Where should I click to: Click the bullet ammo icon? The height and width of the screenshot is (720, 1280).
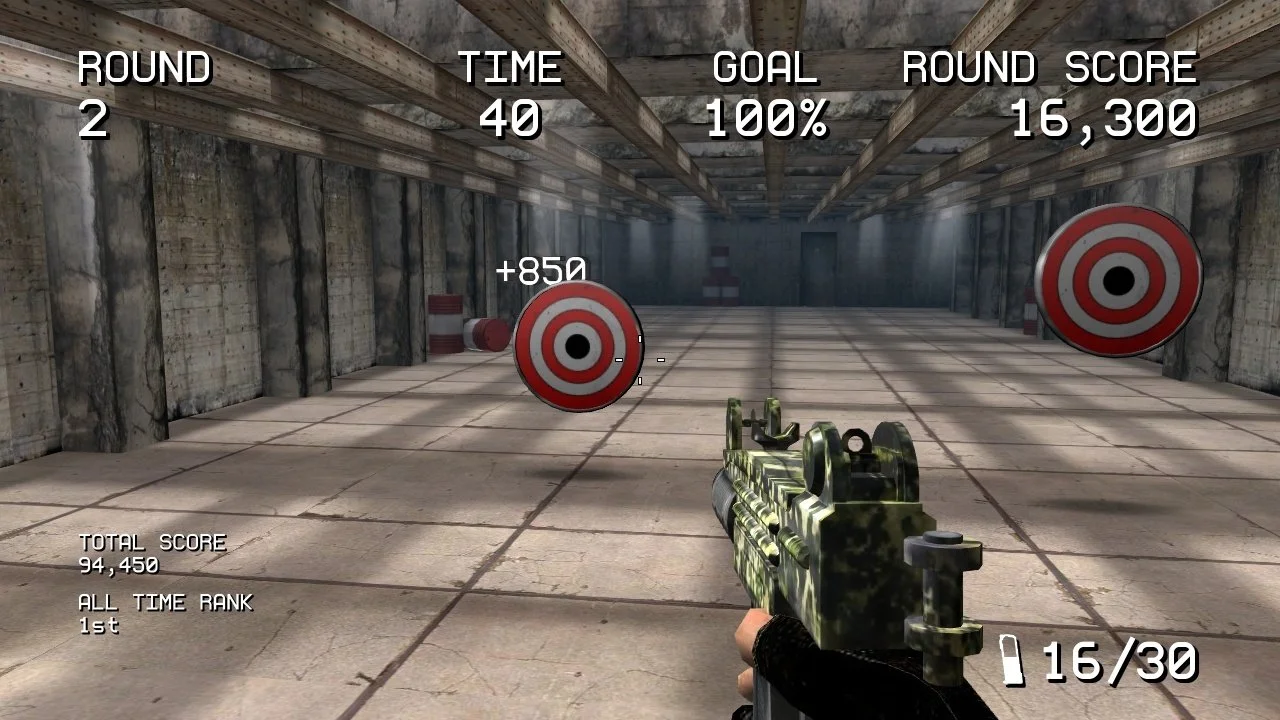pyautogui.click(x=1013, y=660)
